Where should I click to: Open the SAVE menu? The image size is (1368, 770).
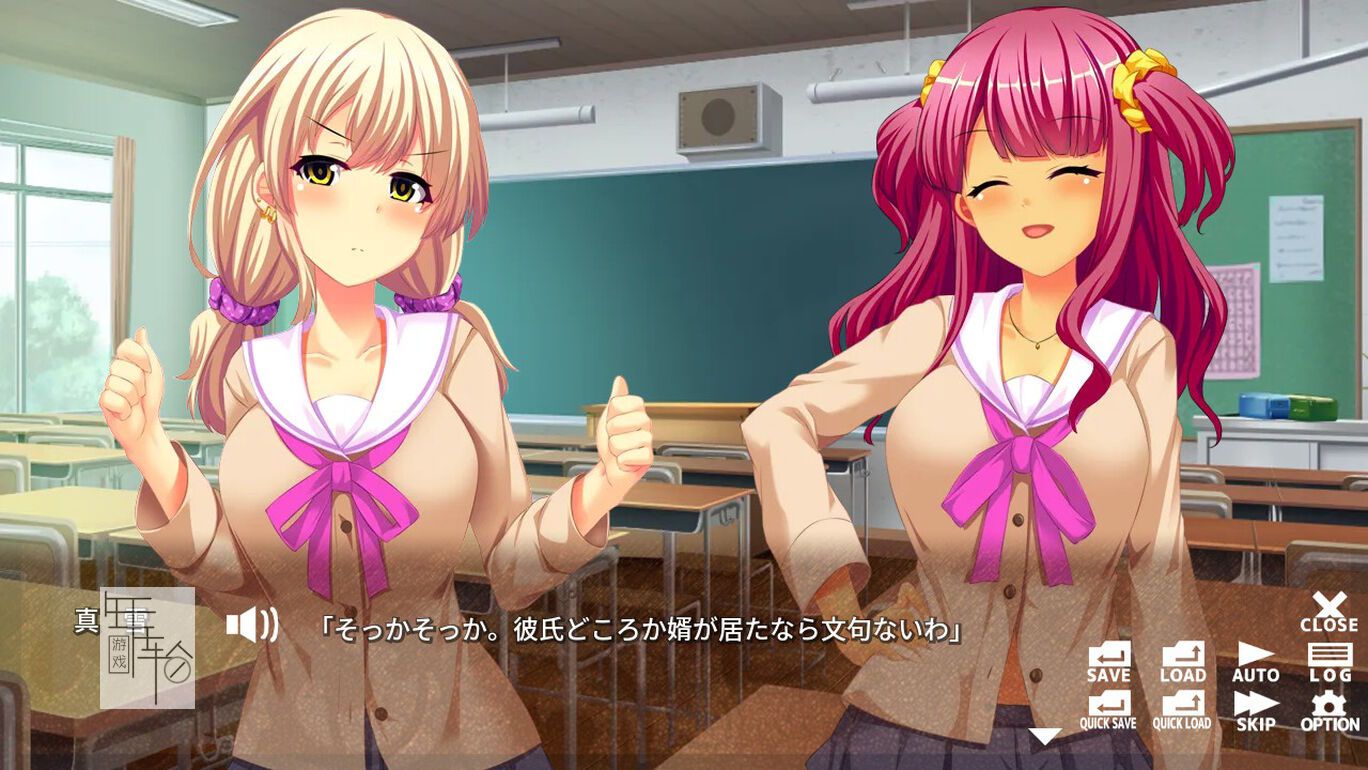pos(1108,662)
